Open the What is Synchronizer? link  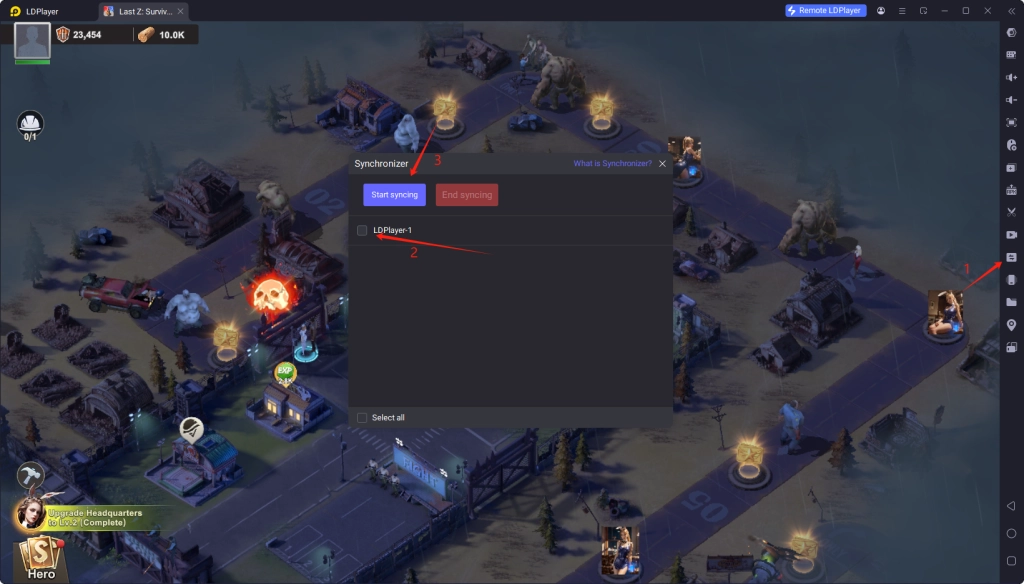click(x=612, y=163)
